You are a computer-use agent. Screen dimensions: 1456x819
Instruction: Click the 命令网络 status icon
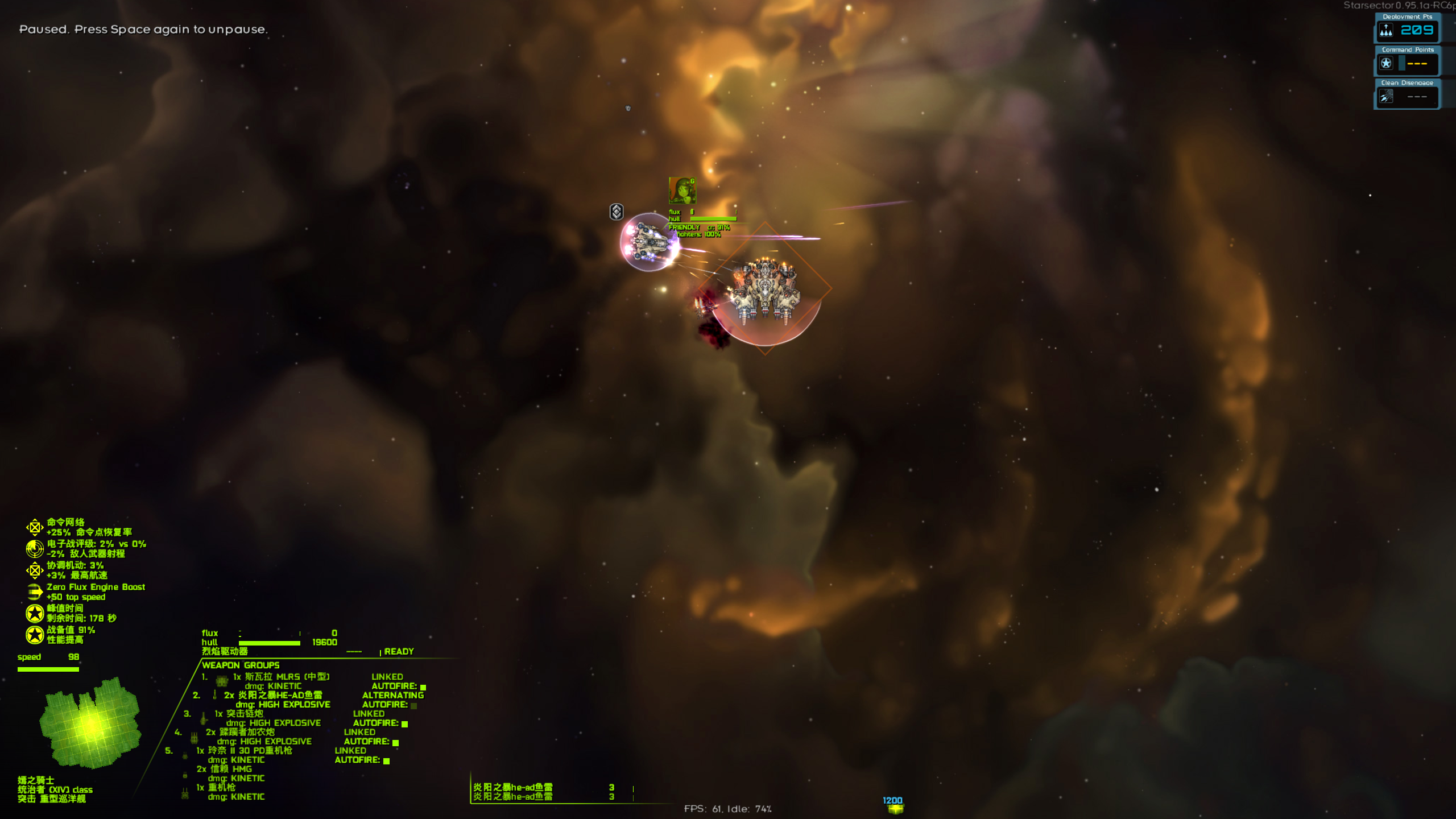35,527
